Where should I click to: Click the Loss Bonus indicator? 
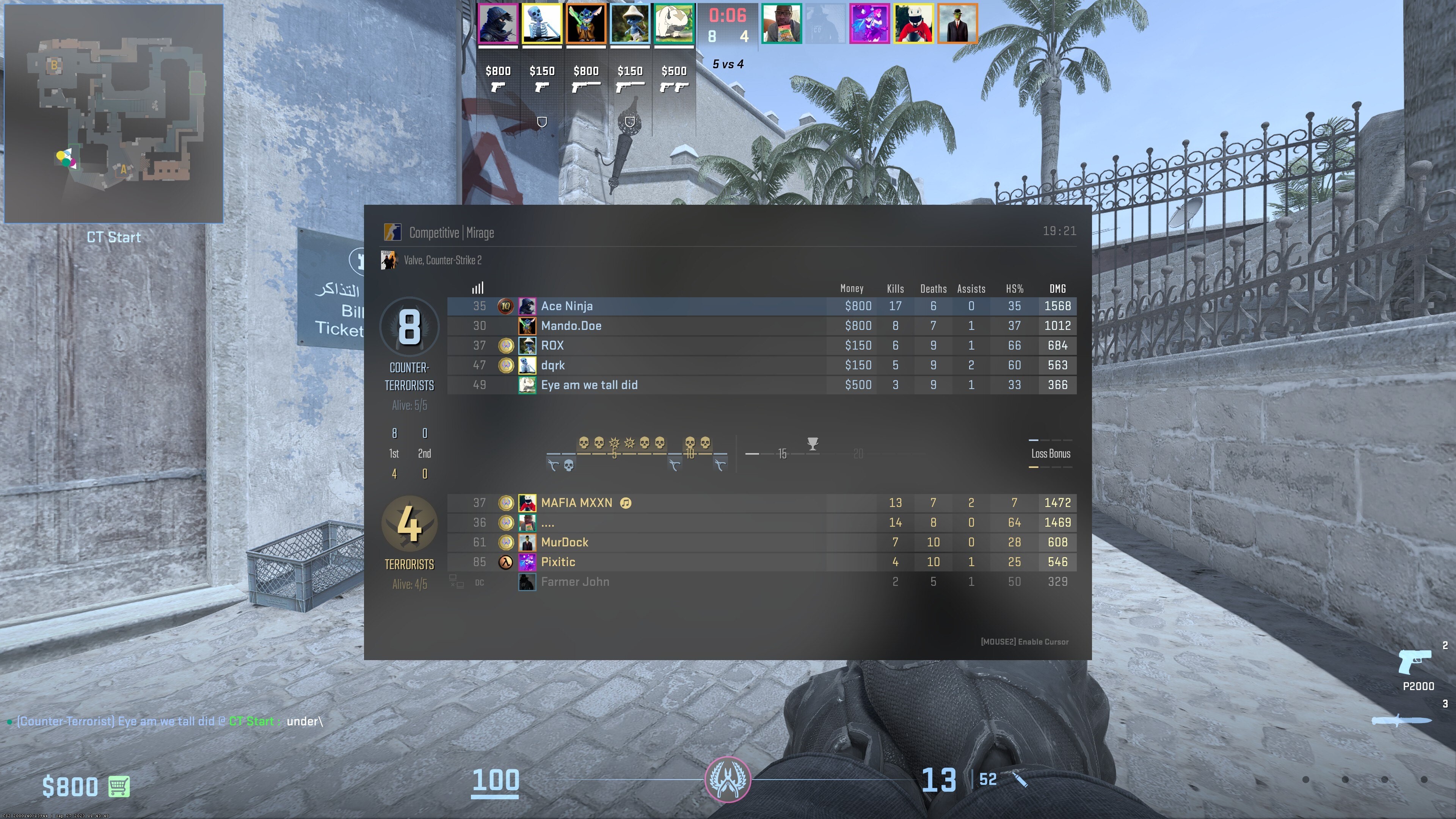[x=1051, y=453]
